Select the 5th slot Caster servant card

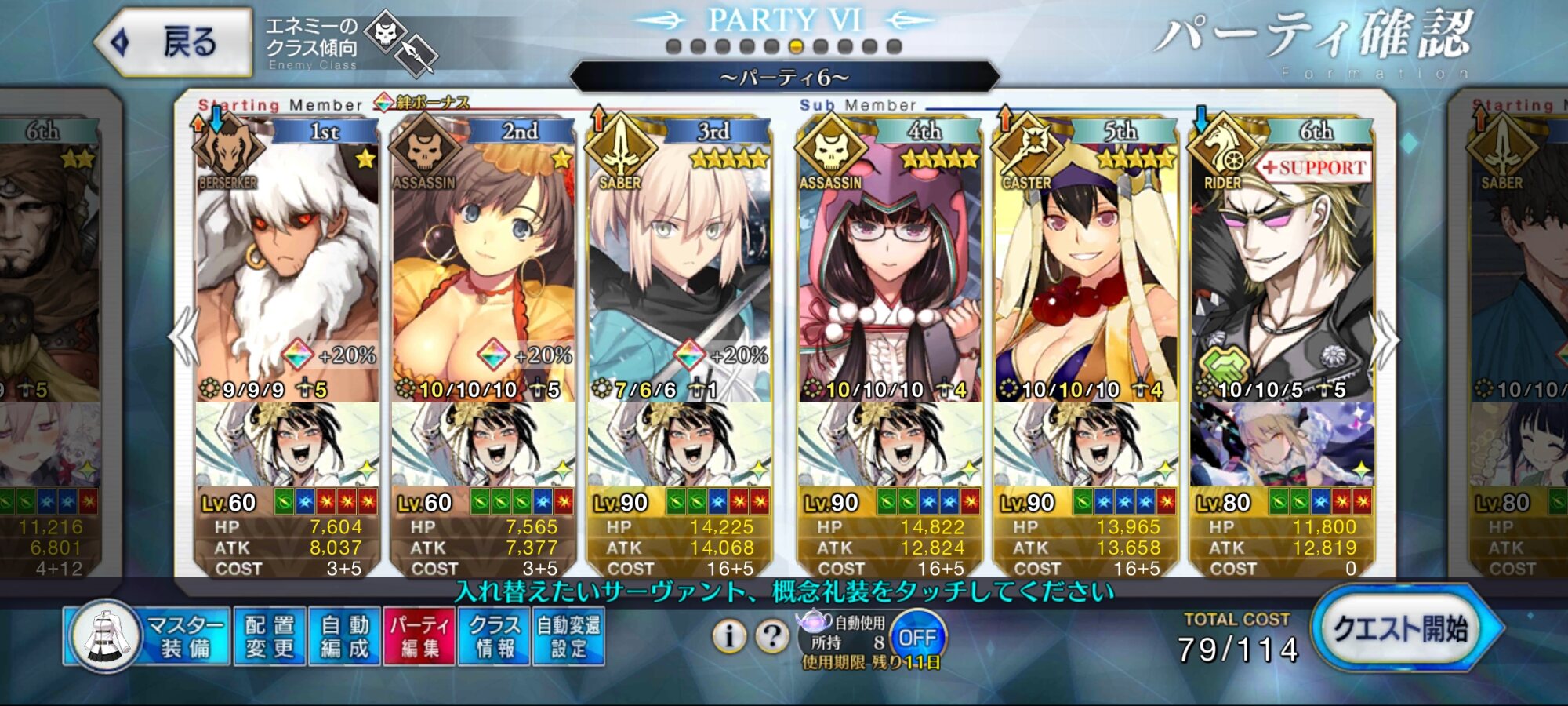(1085, 267)
